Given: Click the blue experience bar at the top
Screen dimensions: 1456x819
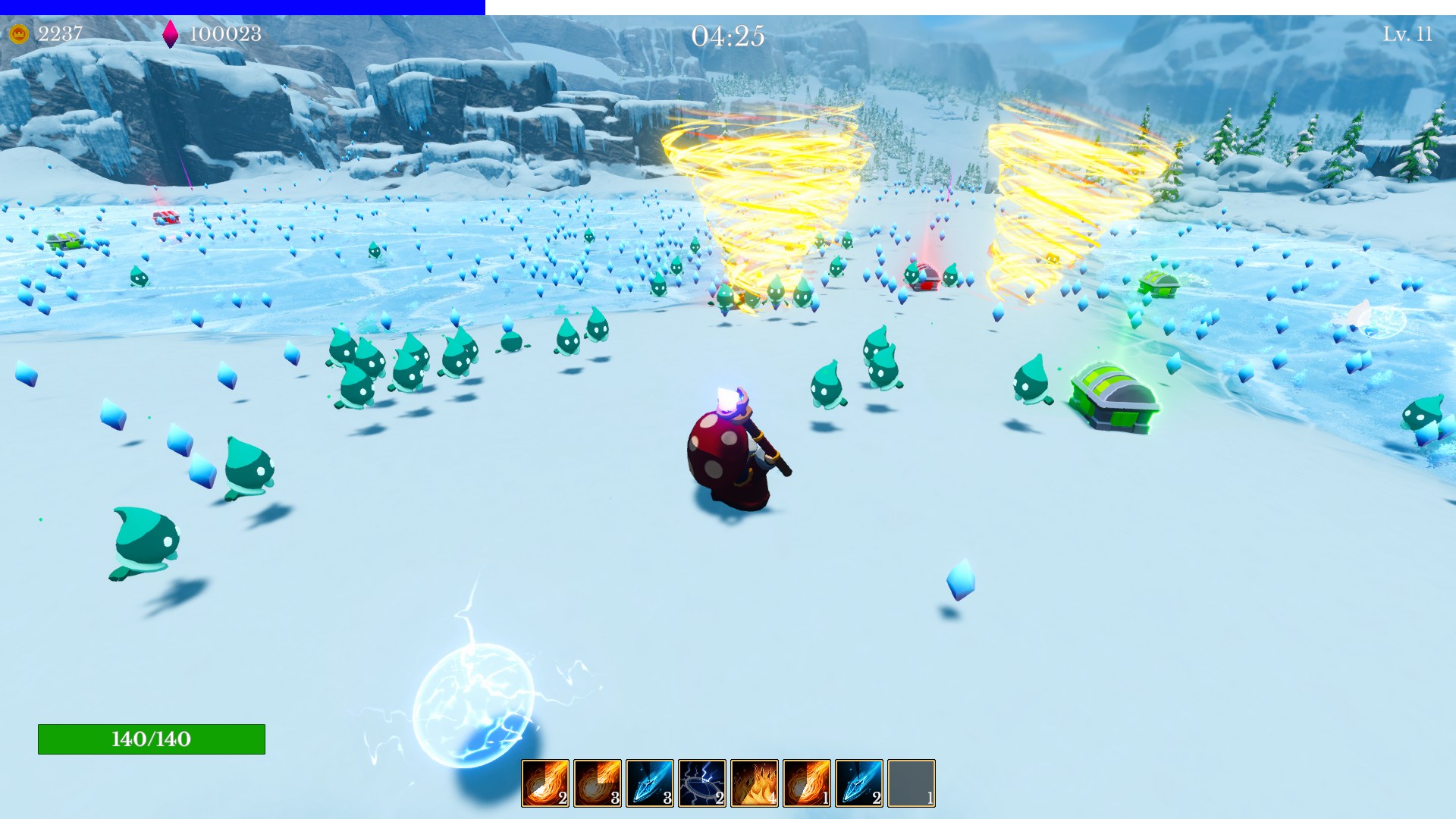Looking at the screenshot, I should tap(243, 6).
